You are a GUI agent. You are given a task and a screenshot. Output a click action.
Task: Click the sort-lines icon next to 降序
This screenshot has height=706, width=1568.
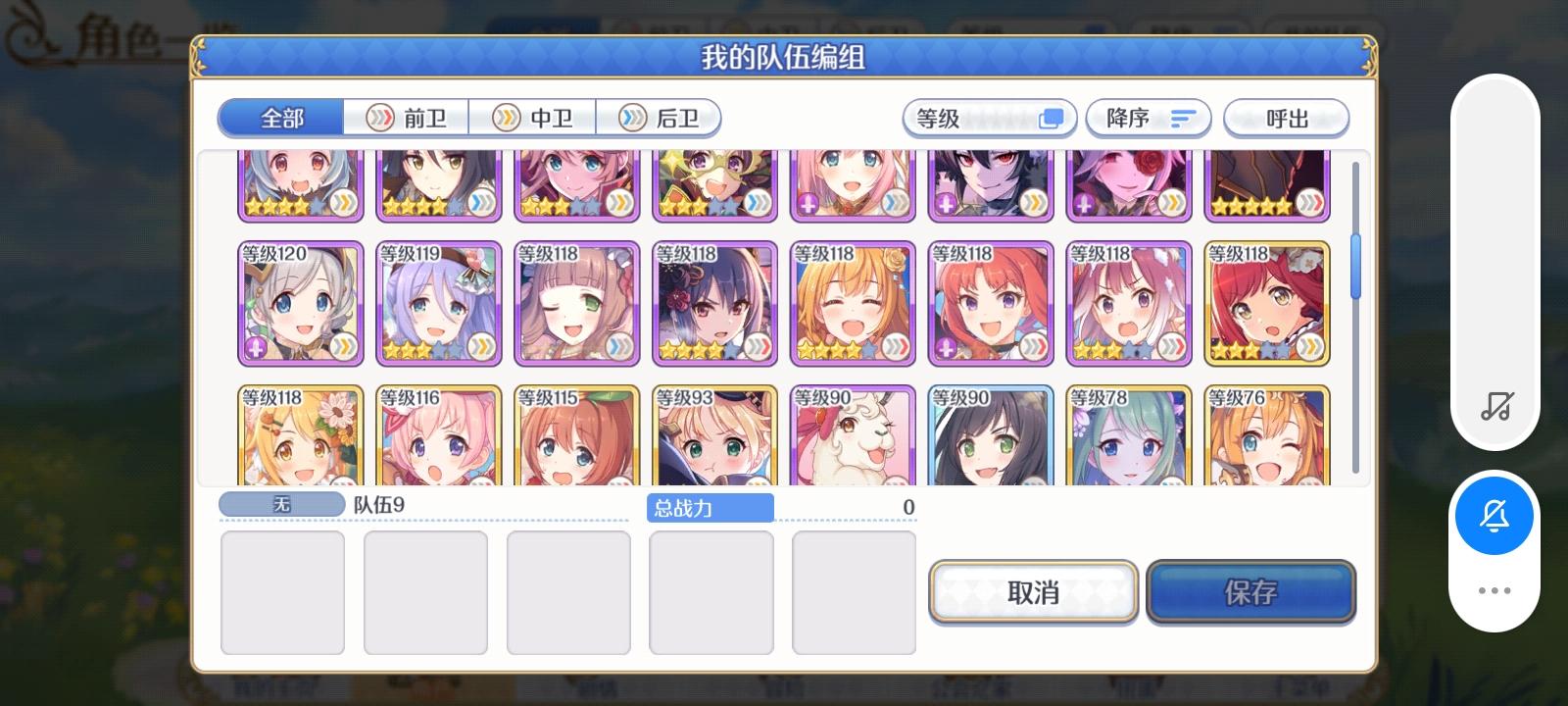click(x=1181, y=118)
